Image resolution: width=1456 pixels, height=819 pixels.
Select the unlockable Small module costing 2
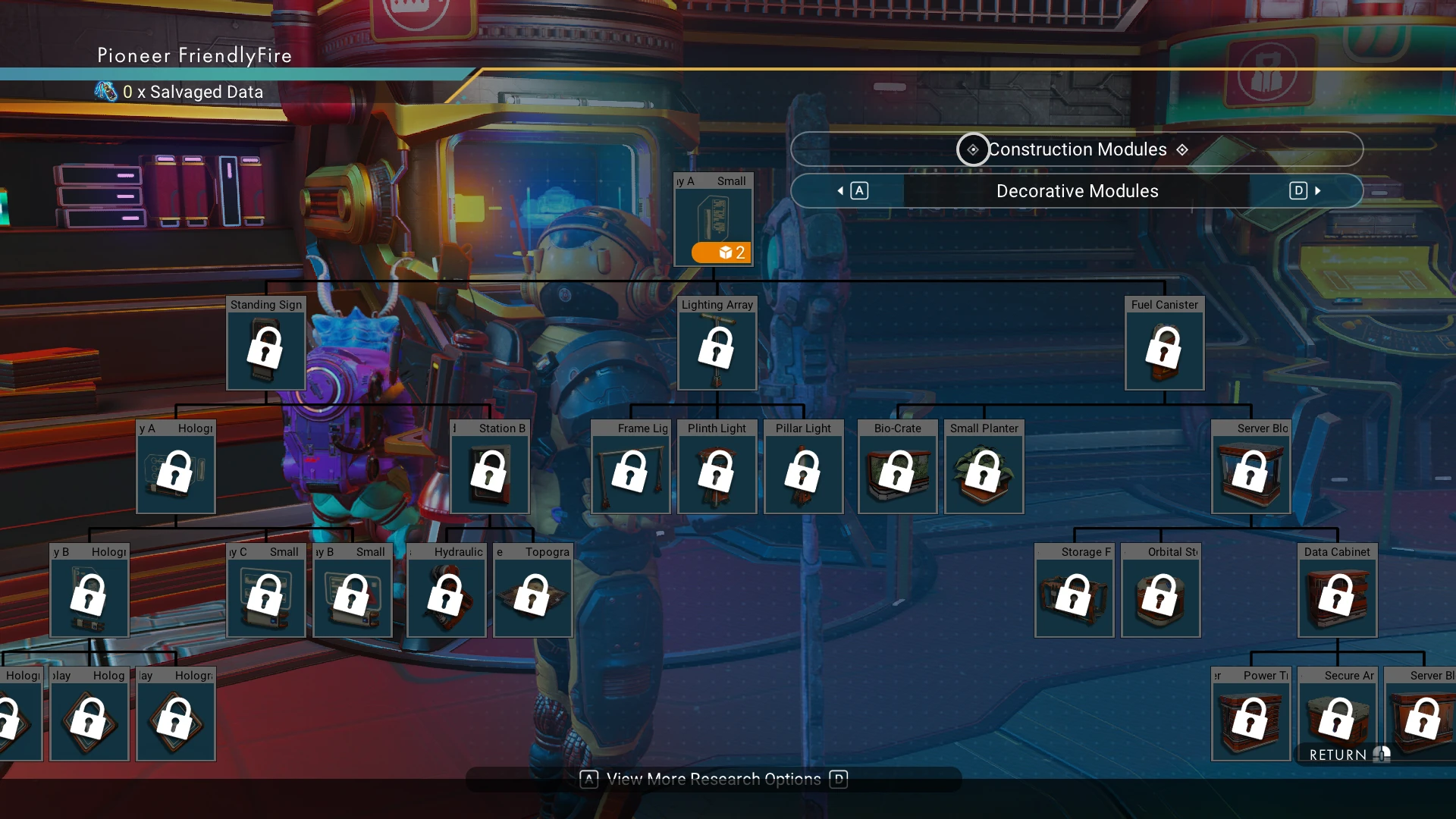(x=714, y=220)
